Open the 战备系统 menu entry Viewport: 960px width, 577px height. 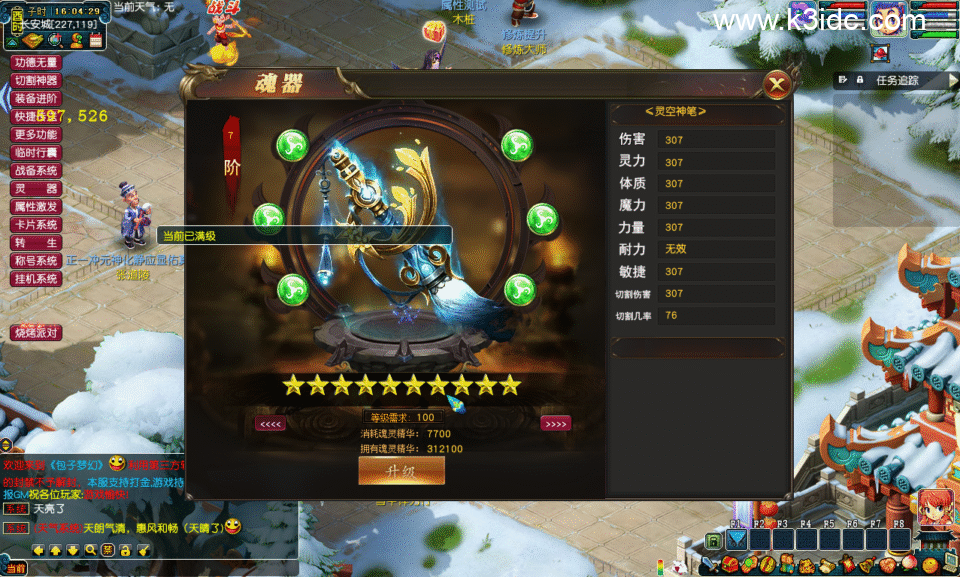[36, 170]
